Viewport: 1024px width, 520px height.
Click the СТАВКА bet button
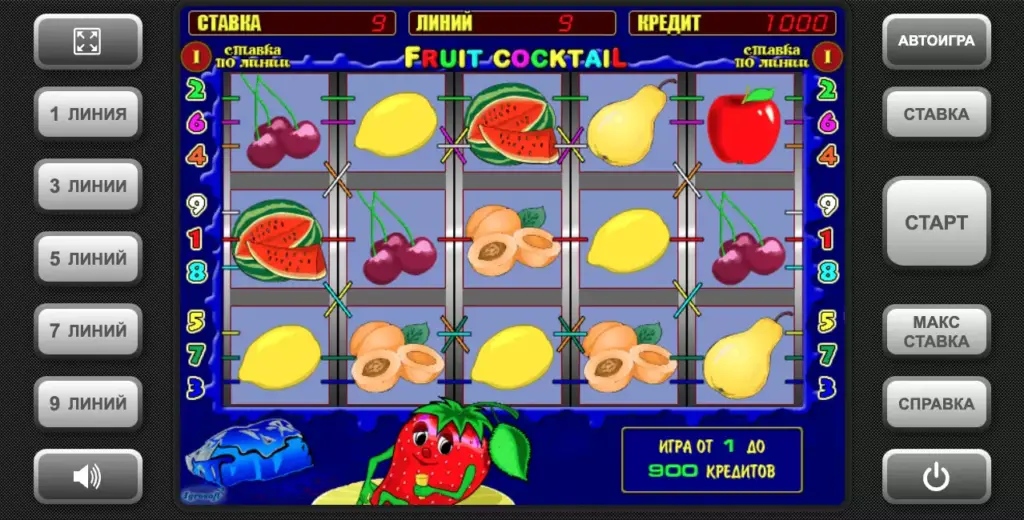[x=936, y=114]
